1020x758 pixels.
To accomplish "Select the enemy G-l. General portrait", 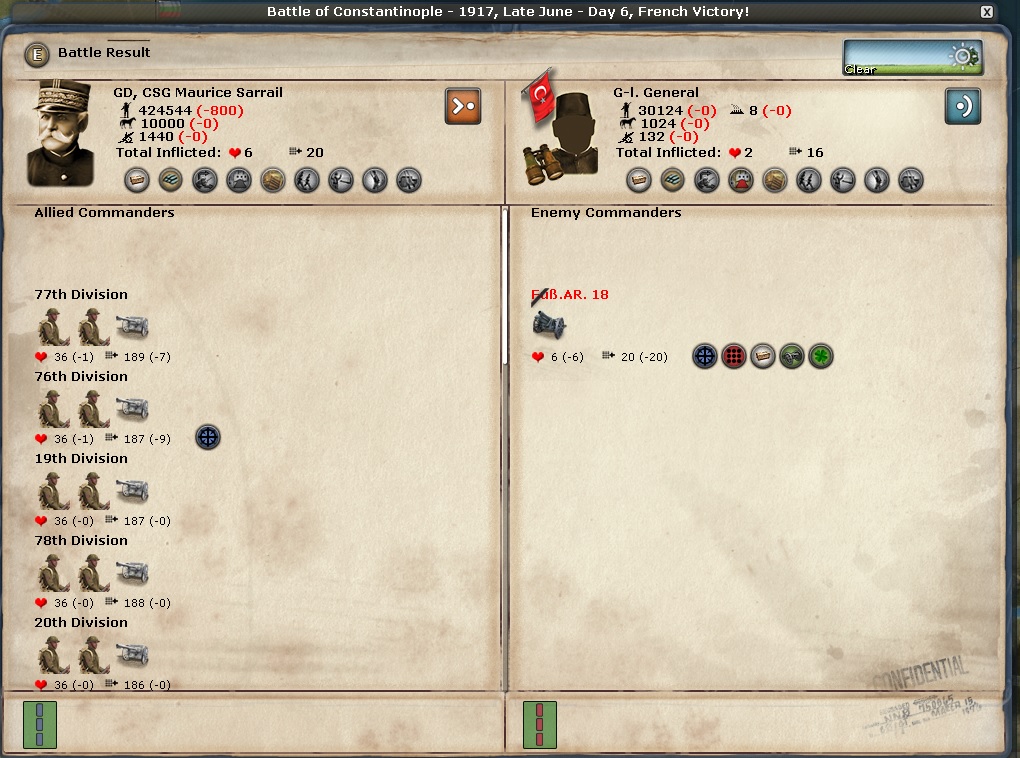I will [559, 133].
